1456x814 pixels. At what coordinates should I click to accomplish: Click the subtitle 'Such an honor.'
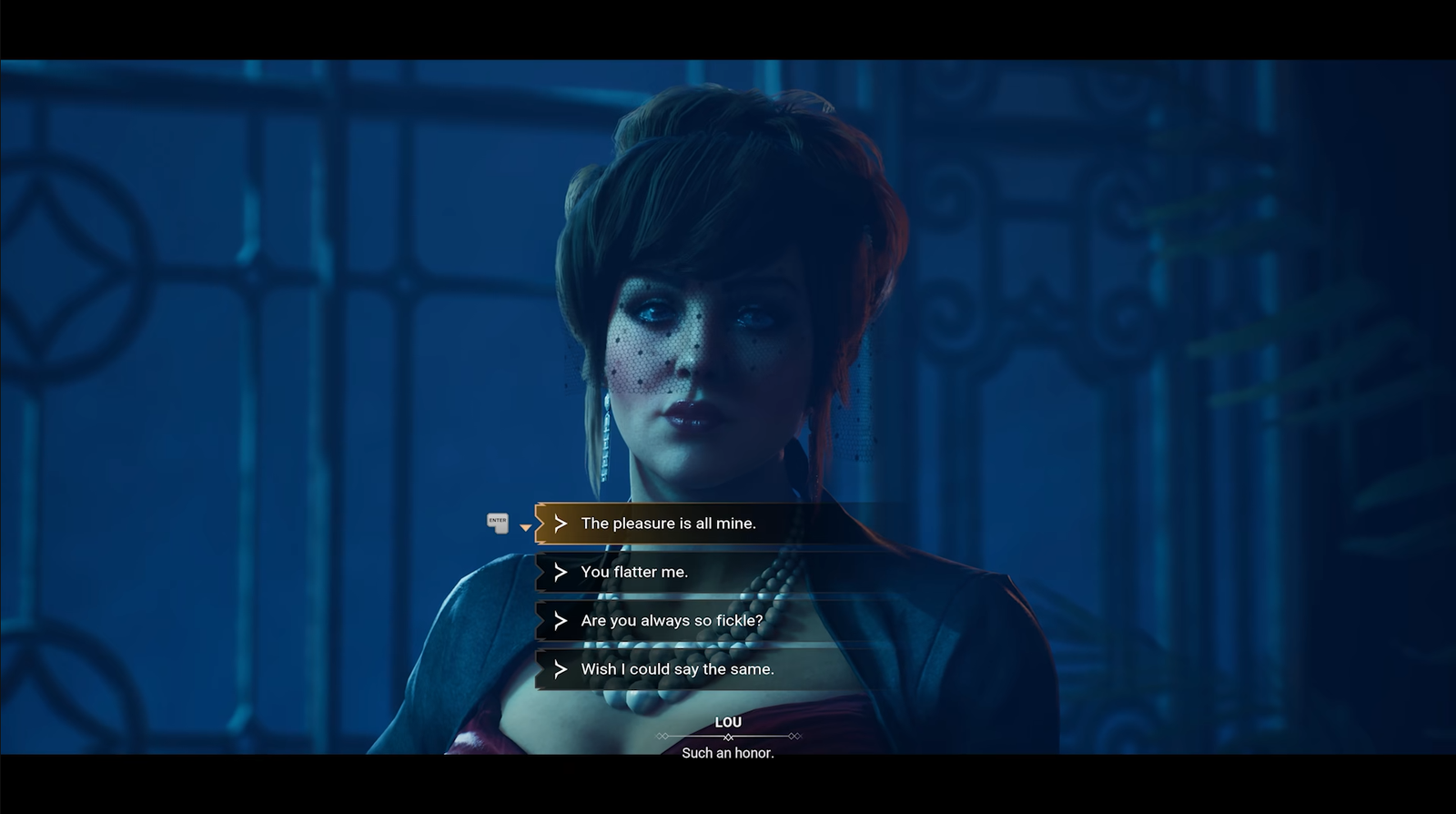tap(728, 754)
